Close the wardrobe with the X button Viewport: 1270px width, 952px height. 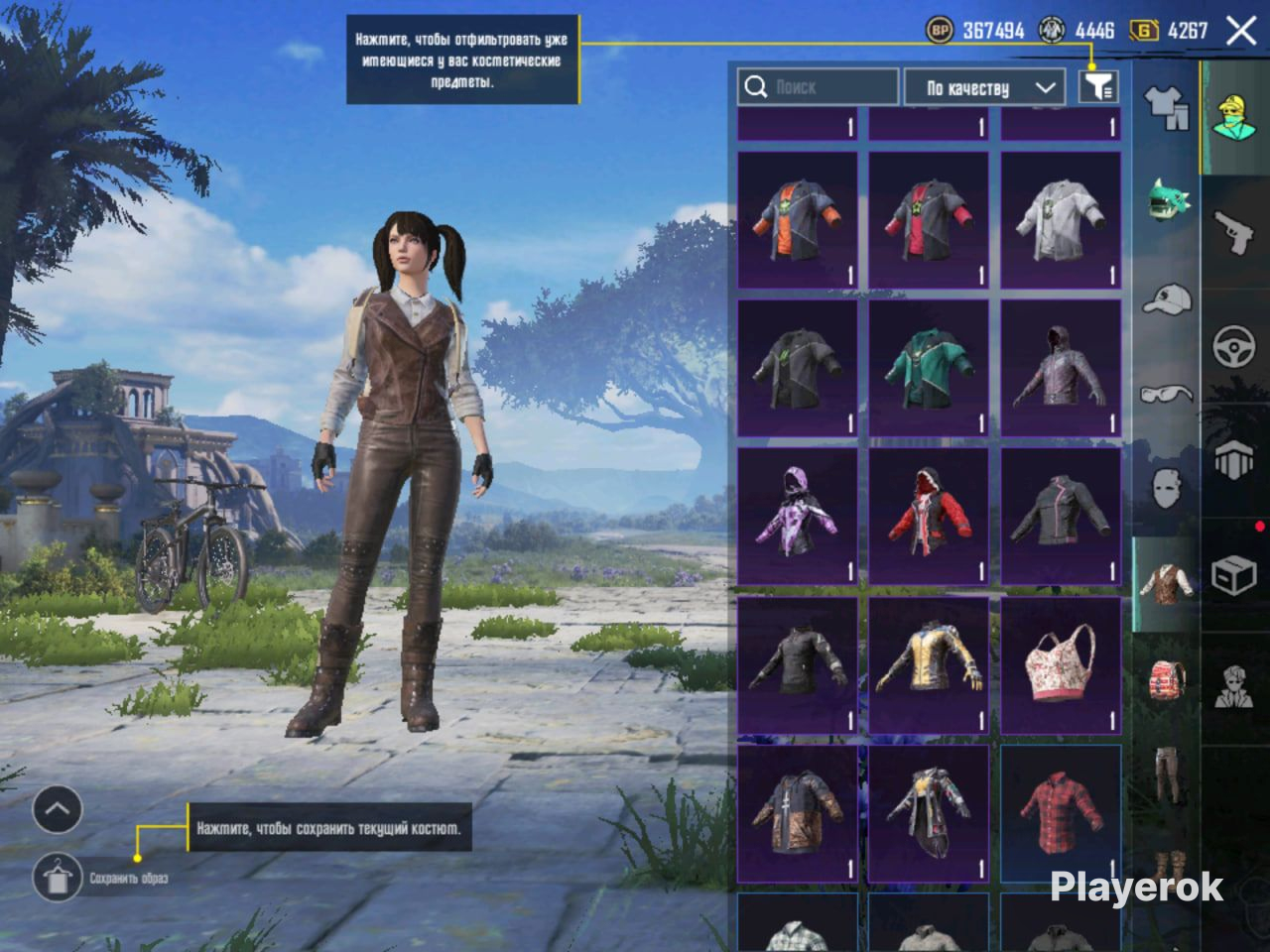[x=1241, y=31]
